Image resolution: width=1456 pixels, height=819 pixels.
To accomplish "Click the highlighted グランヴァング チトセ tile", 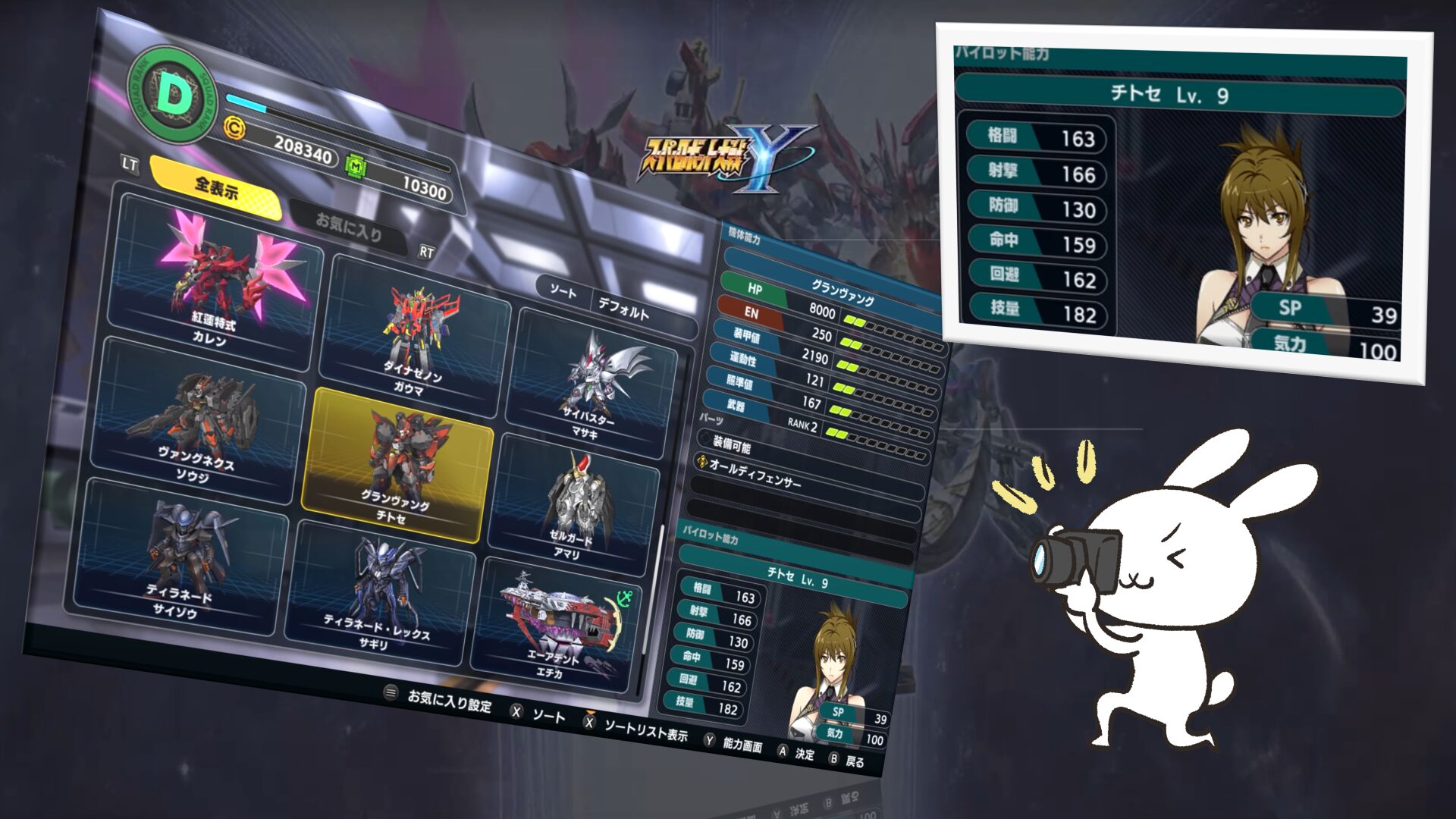I will (398, 464).
